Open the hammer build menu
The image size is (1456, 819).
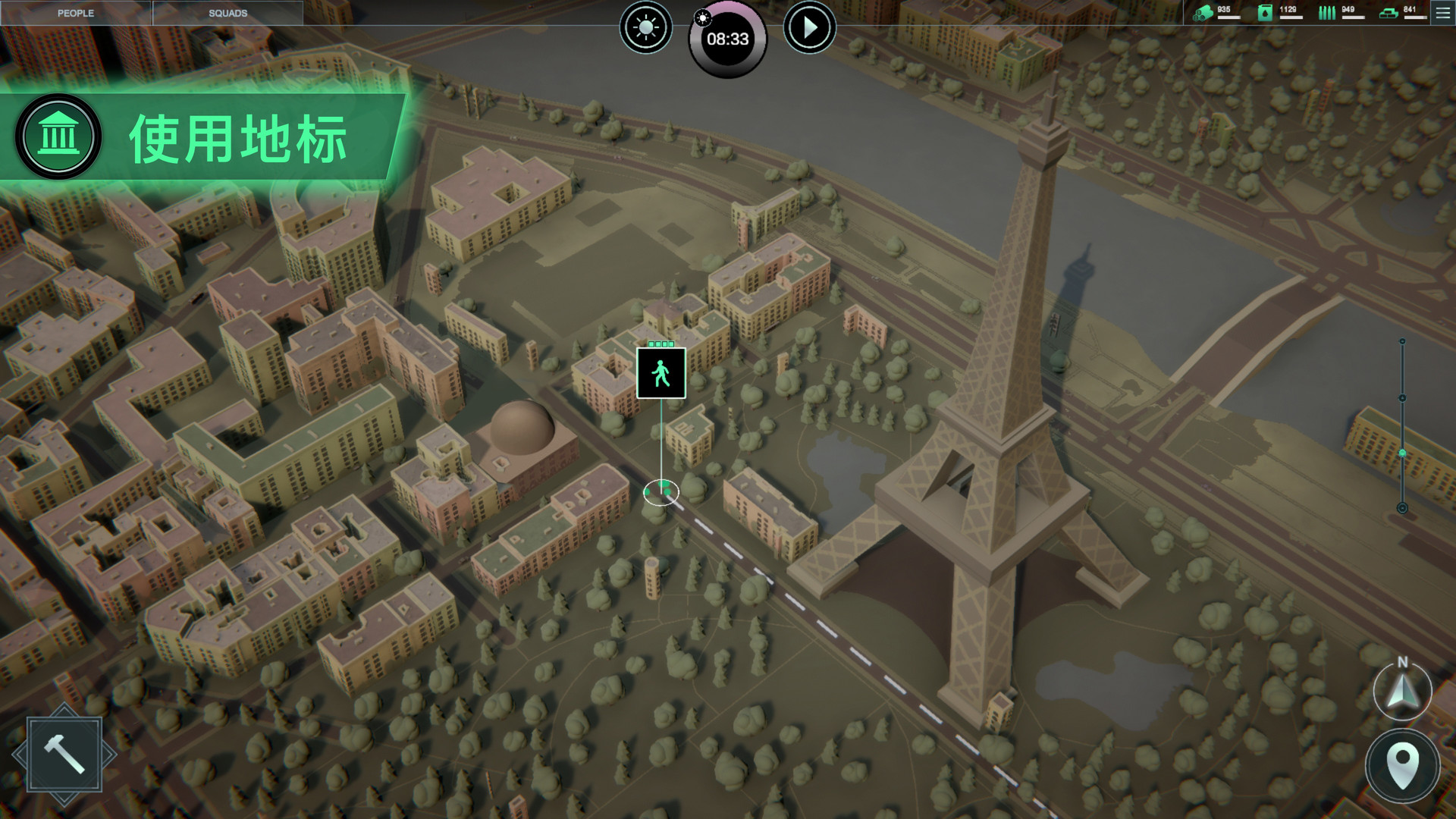tap(64, 755)
